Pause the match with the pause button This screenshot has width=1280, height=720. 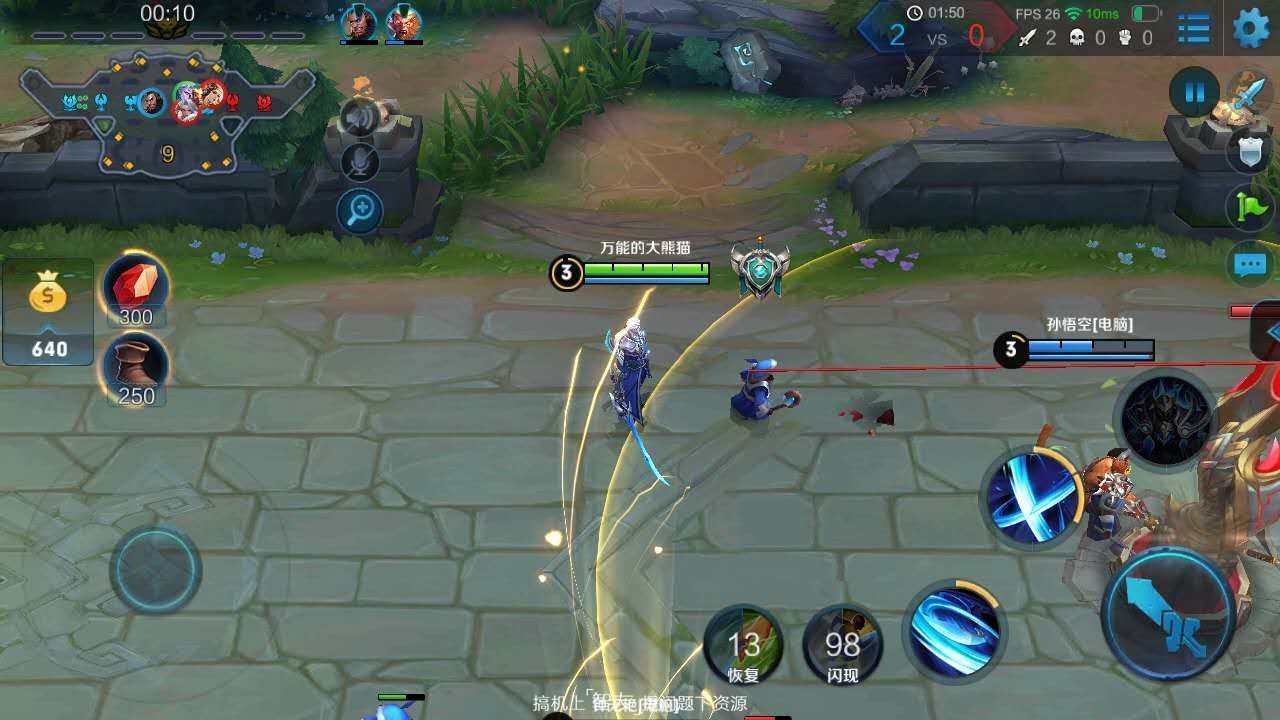1194,94
